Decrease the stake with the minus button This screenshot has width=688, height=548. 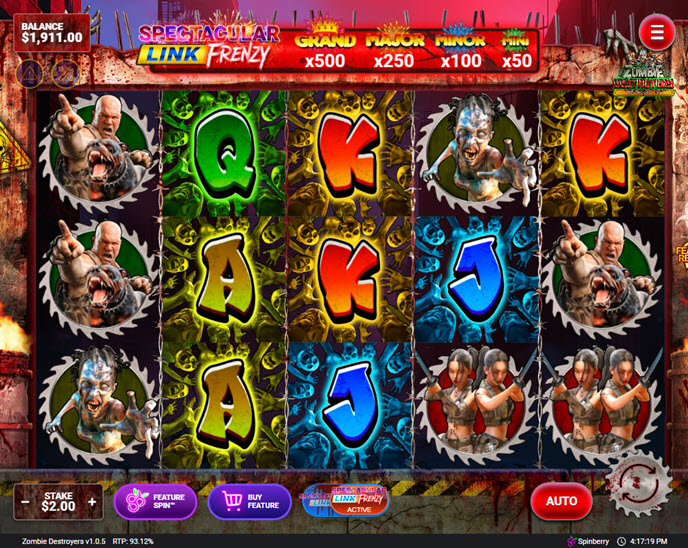[x=25, y=501]
